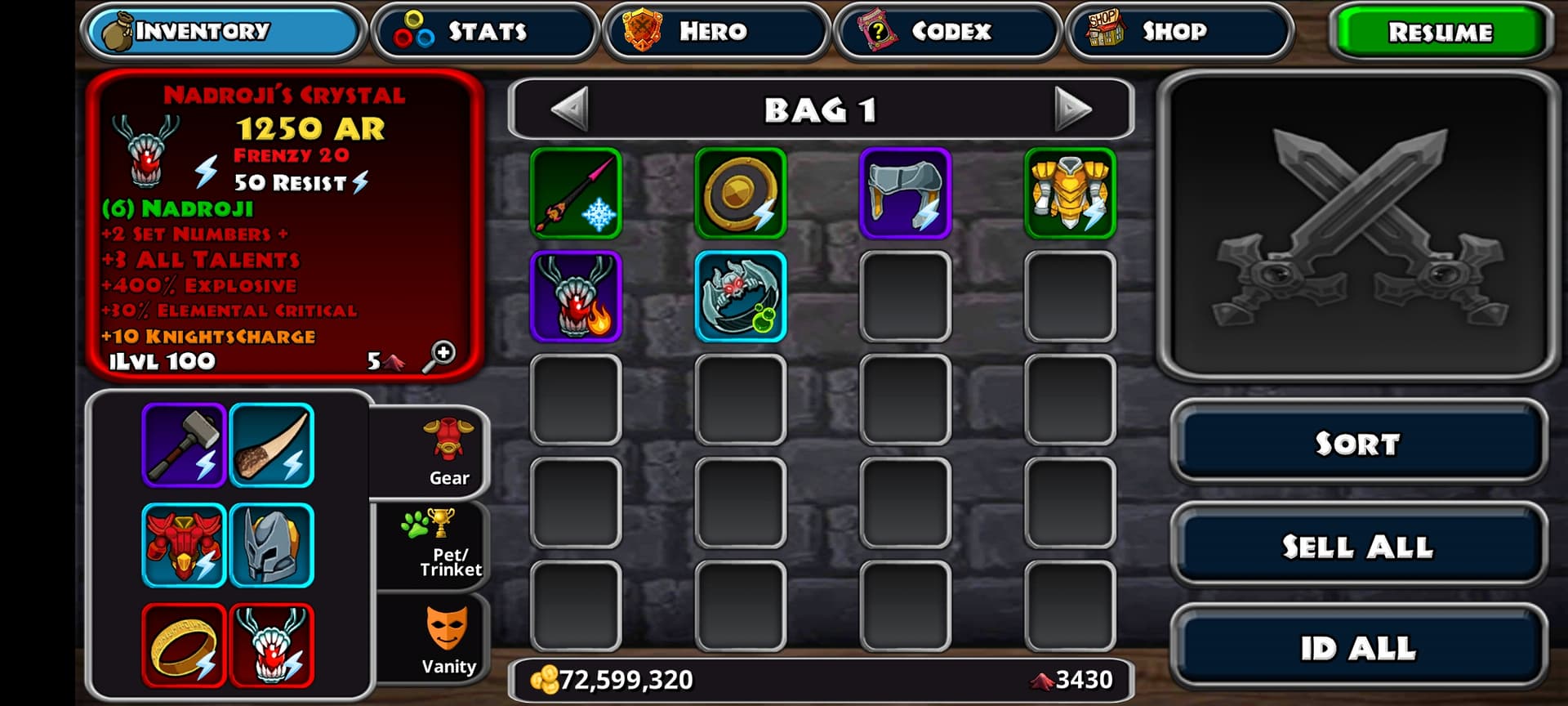Viewport: 1568px width, 706px height.
Task: Resume the game
Action: [1440, 33]
